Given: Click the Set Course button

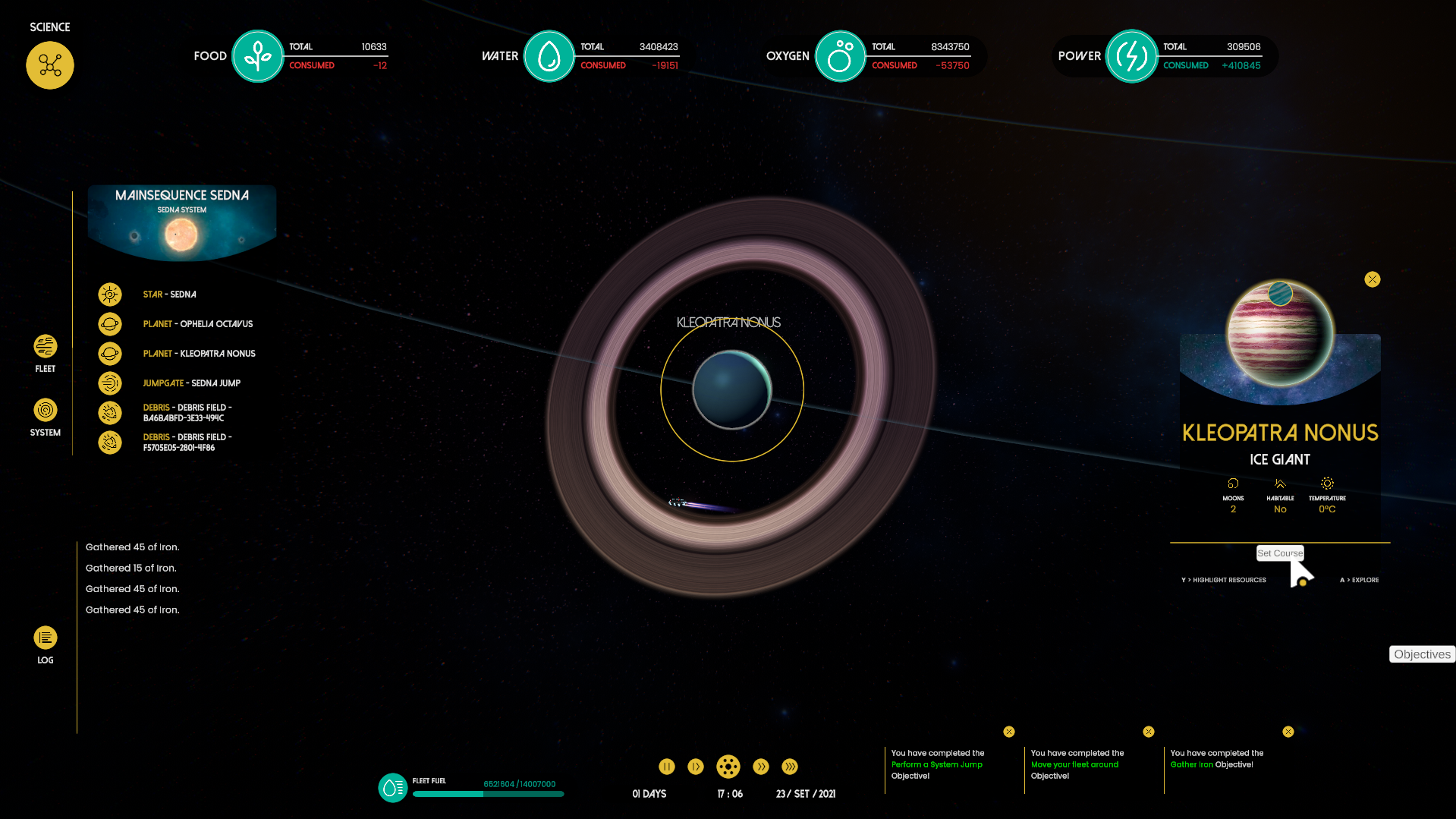Looking at the screenshot, I should [1280, 553].
